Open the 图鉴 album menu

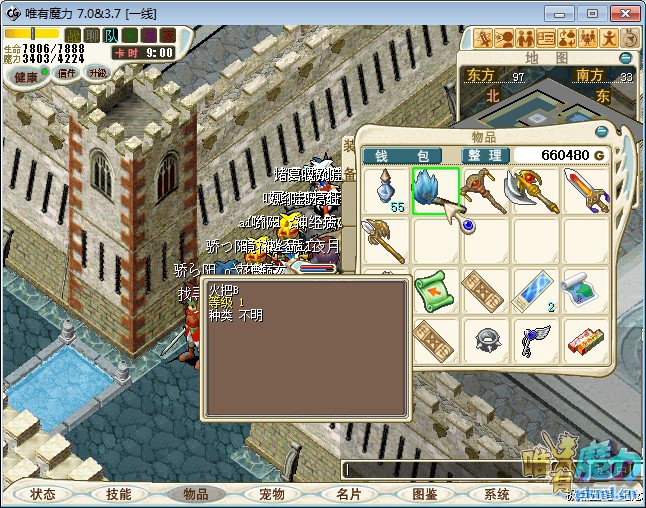pos(424,494)
